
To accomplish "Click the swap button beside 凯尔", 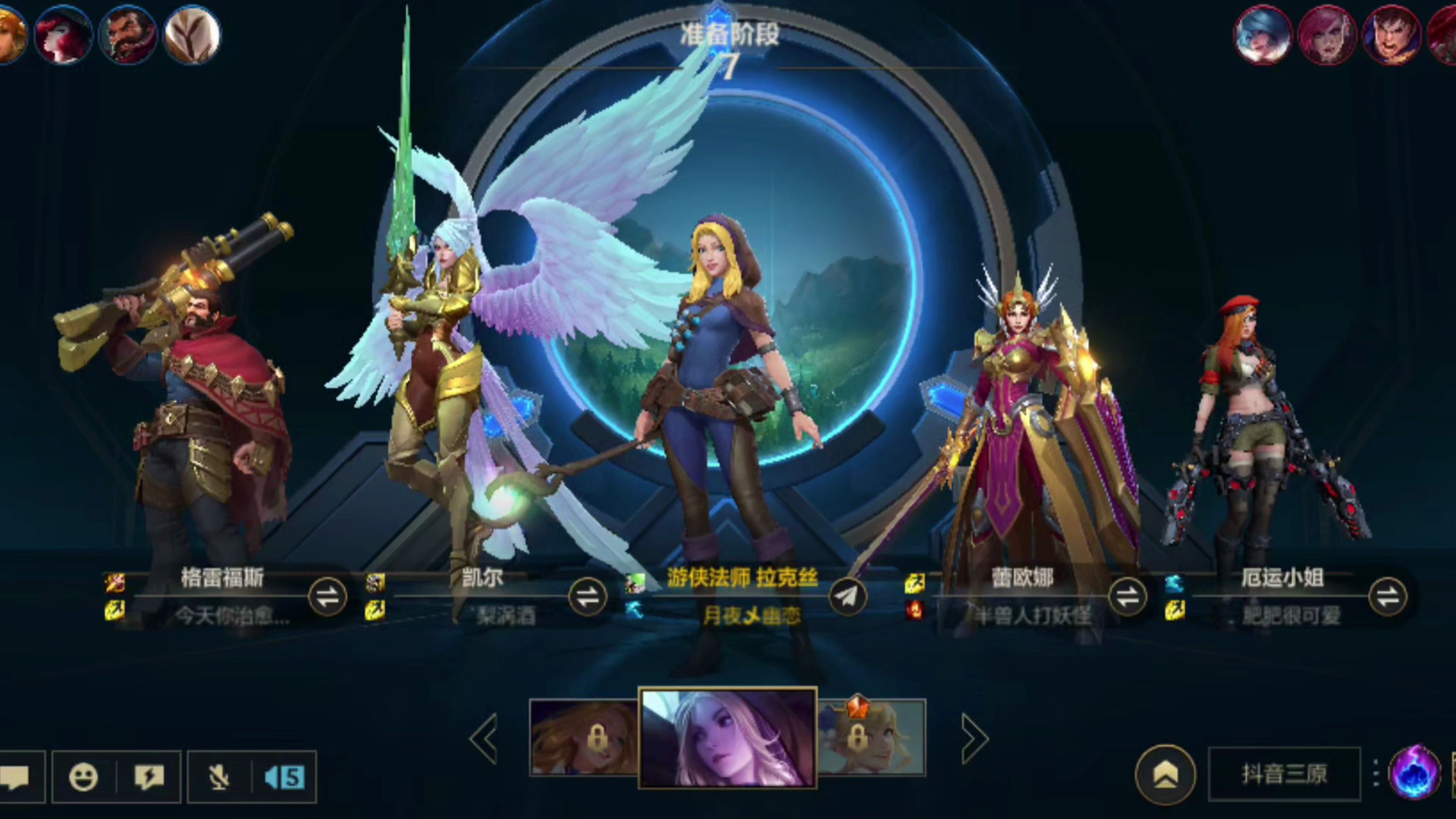I will click(x=587, y=596).
